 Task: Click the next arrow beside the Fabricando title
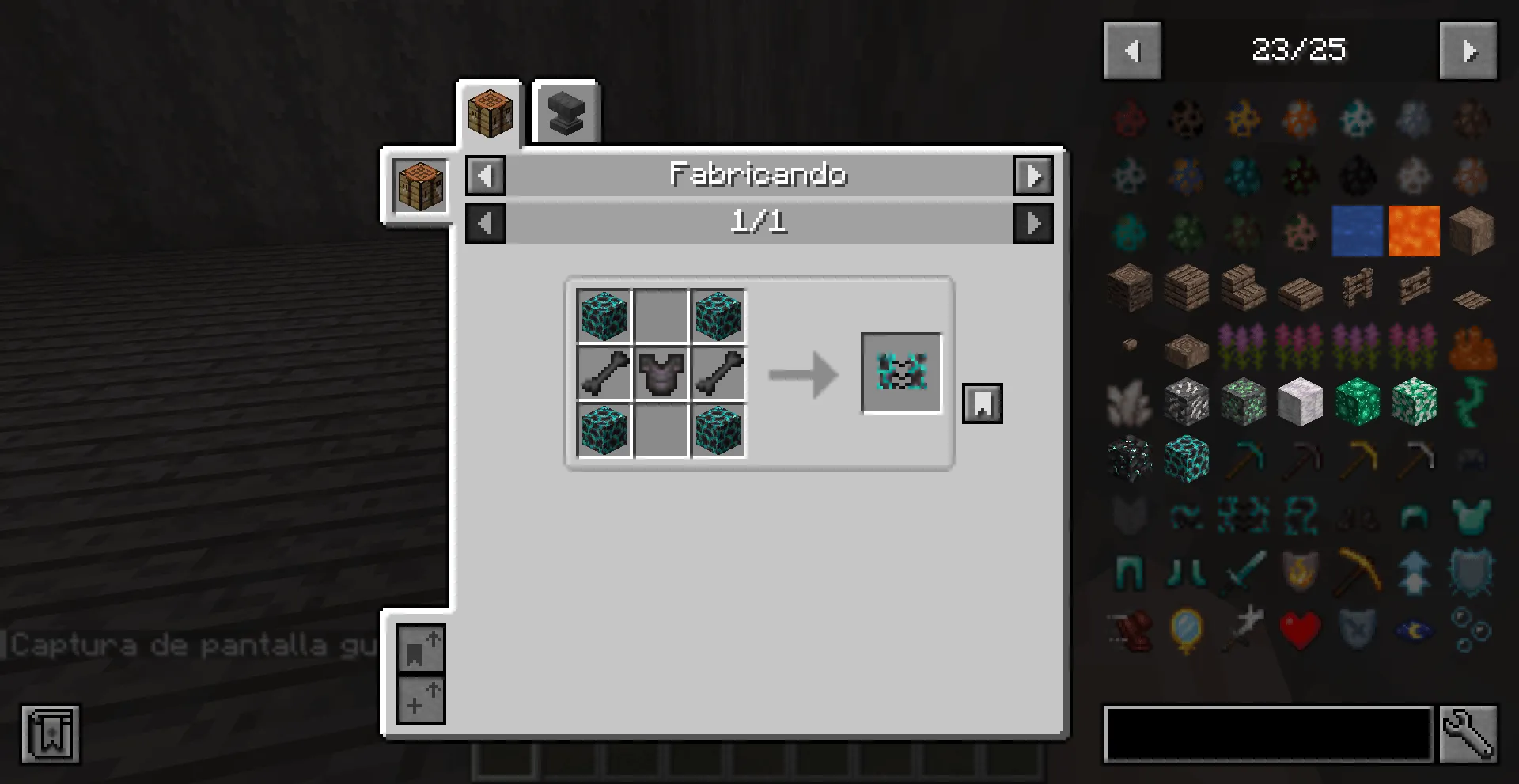pos(1033,176)
